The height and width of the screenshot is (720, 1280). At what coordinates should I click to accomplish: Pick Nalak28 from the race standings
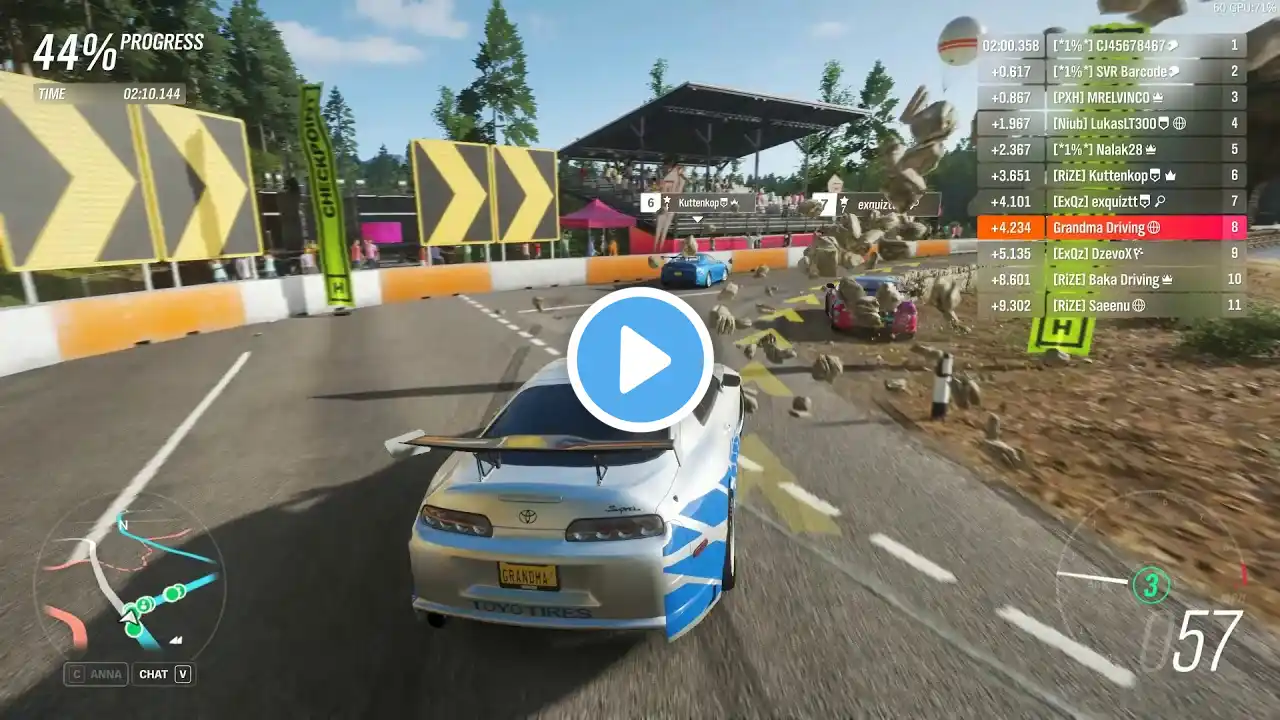1110,149
